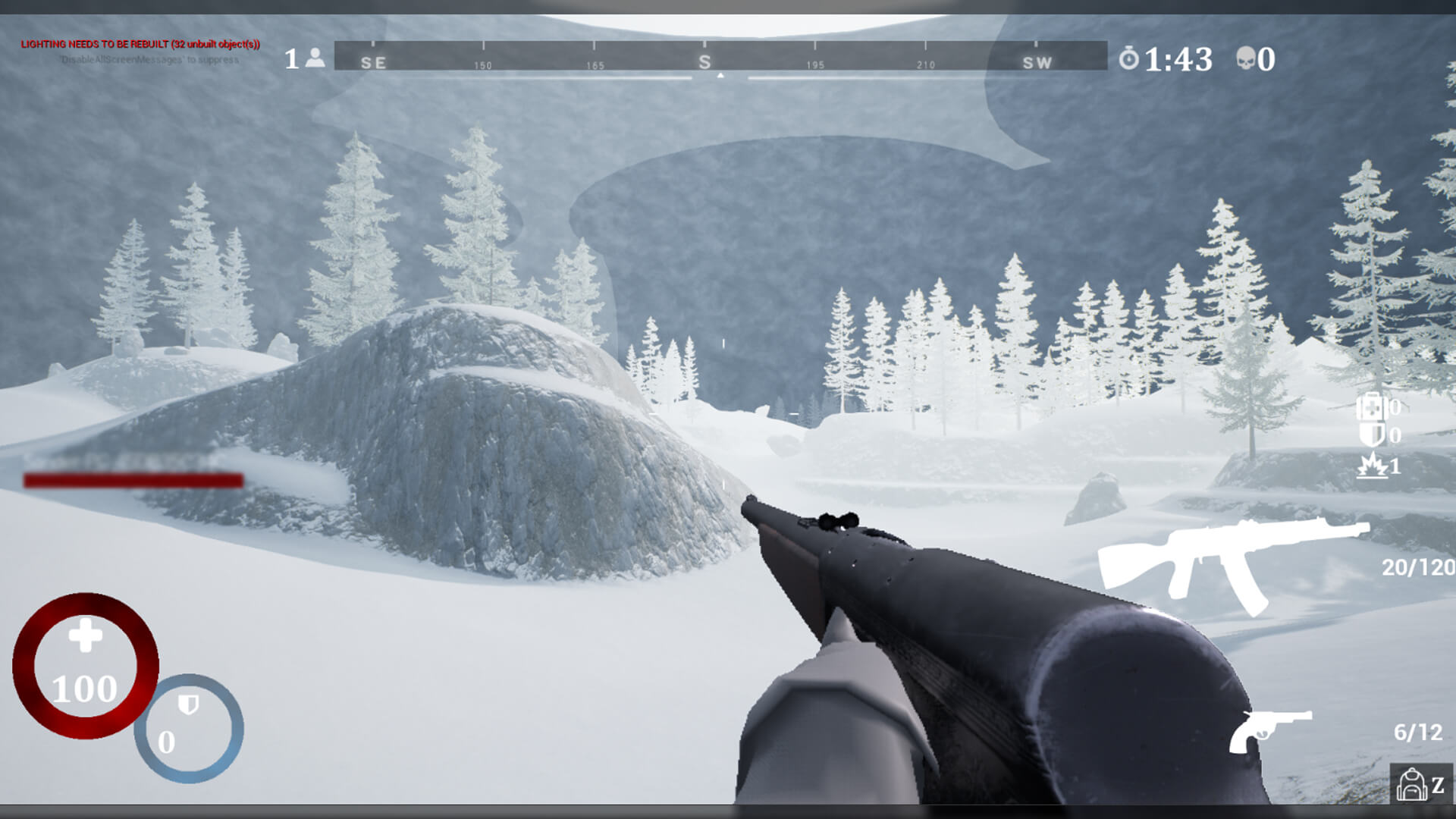The image size is (1456, 819).
Task: Click the South marker on the compass
Action: pos(707,62)
